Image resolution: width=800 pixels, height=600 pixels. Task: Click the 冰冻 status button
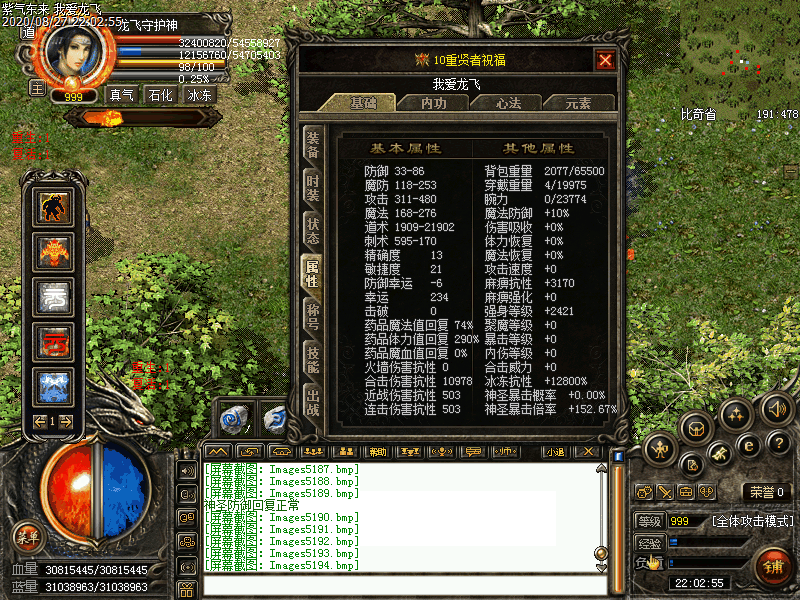[199, 95]
